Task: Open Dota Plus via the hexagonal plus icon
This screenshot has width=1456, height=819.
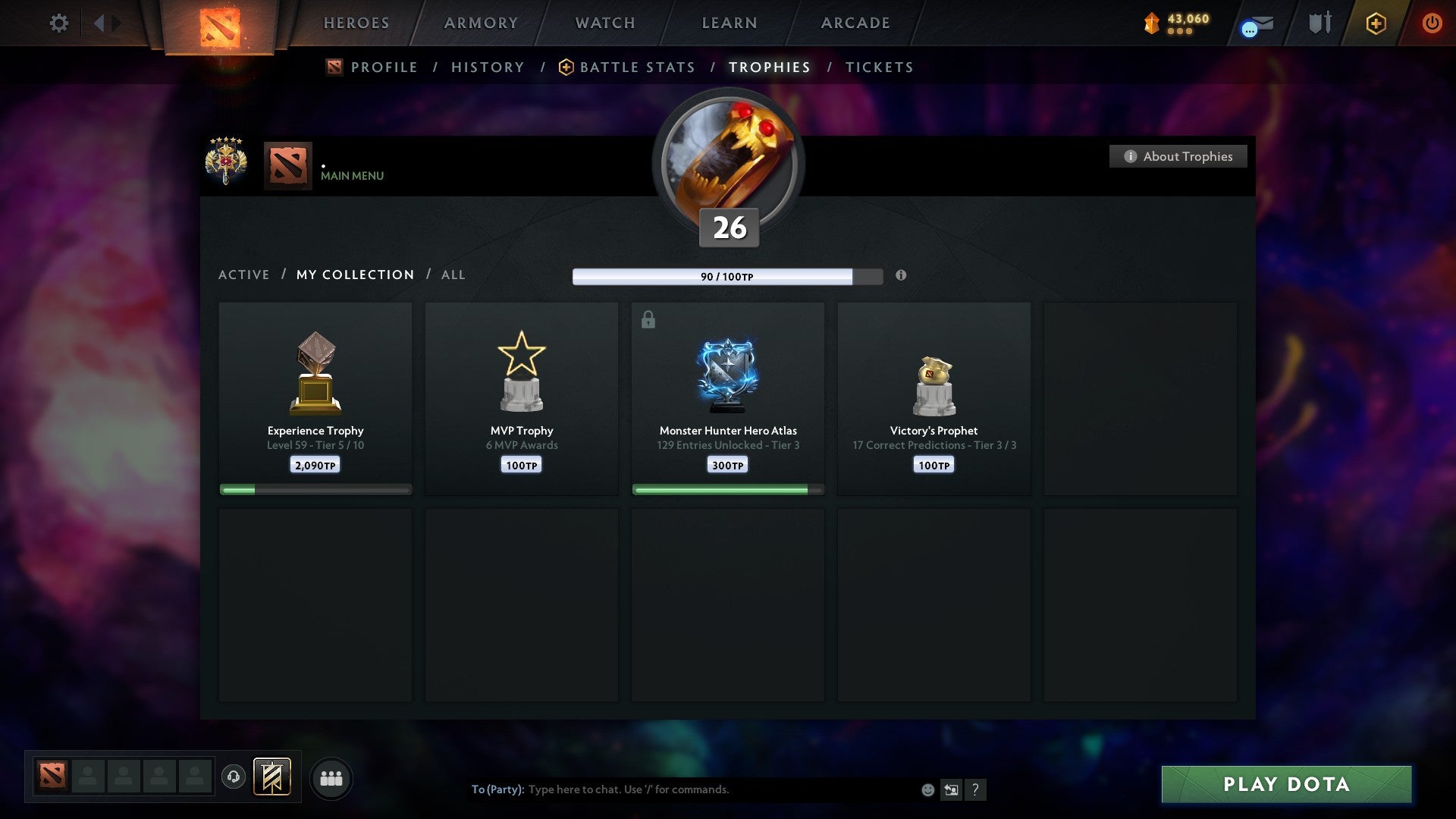Action: 1375,24
